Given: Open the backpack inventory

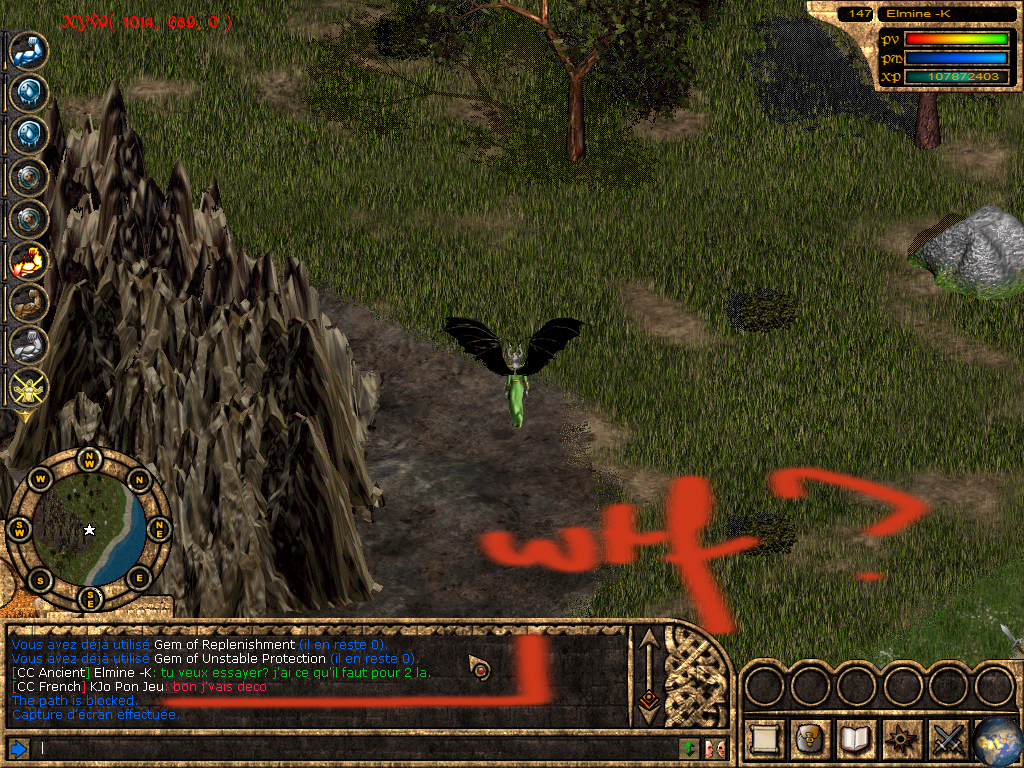Looking at the screenshot, I should (809, 739).
